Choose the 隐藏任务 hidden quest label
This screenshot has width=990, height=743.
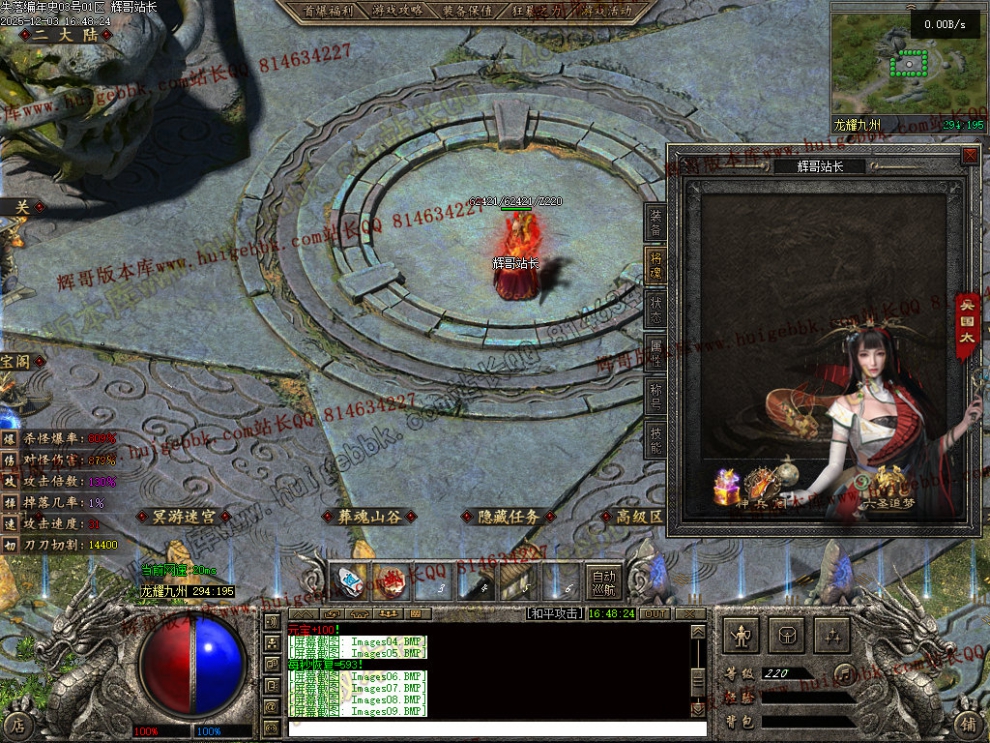pos(508,517)
